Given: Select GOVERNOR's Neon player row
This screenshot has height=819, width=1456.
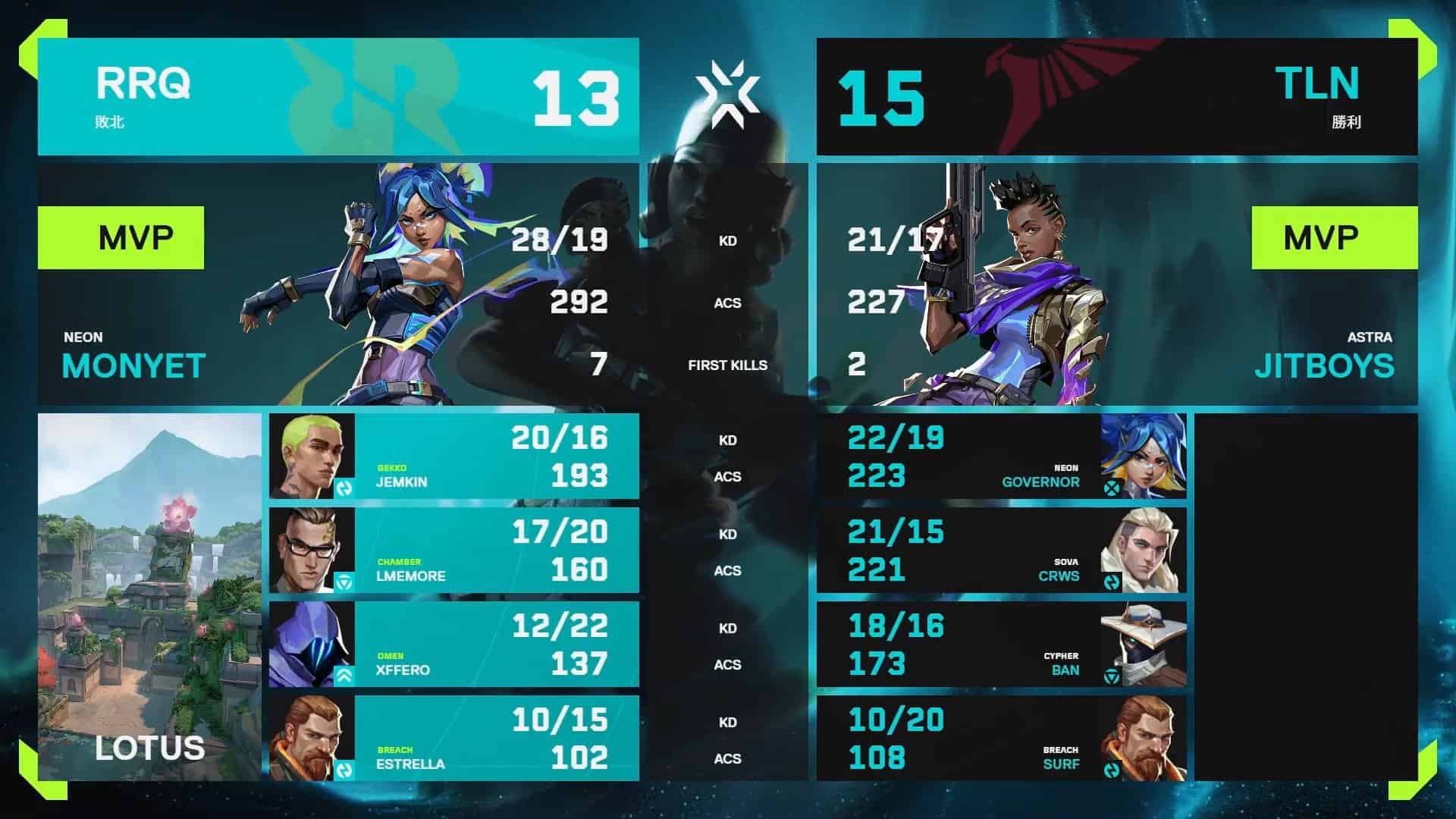Looking at the screenshot, I should pos(1001,457).
